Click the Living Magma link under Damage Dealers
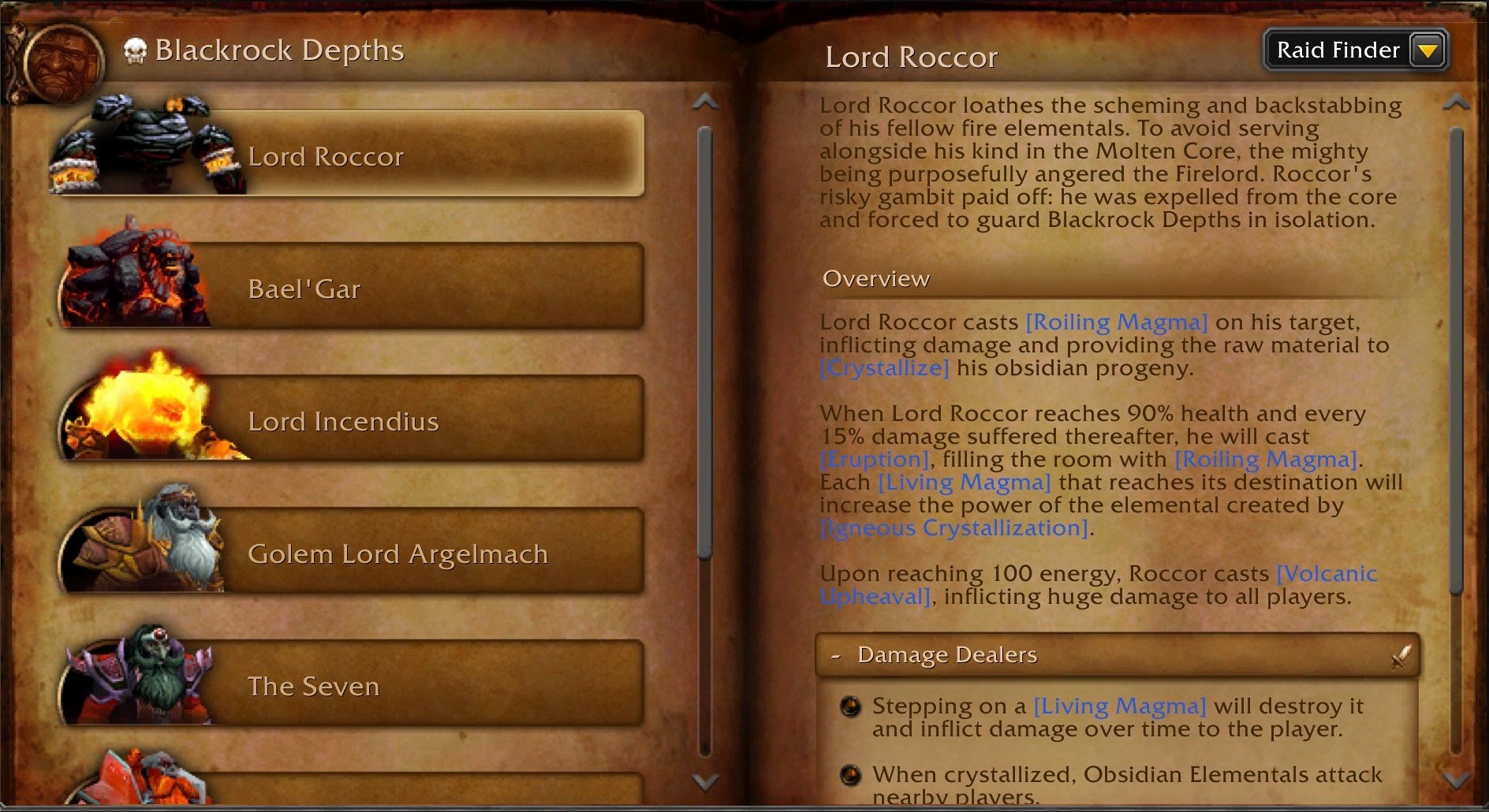The width and height of the screenshot is (1489, 812). click(1119, 706)
